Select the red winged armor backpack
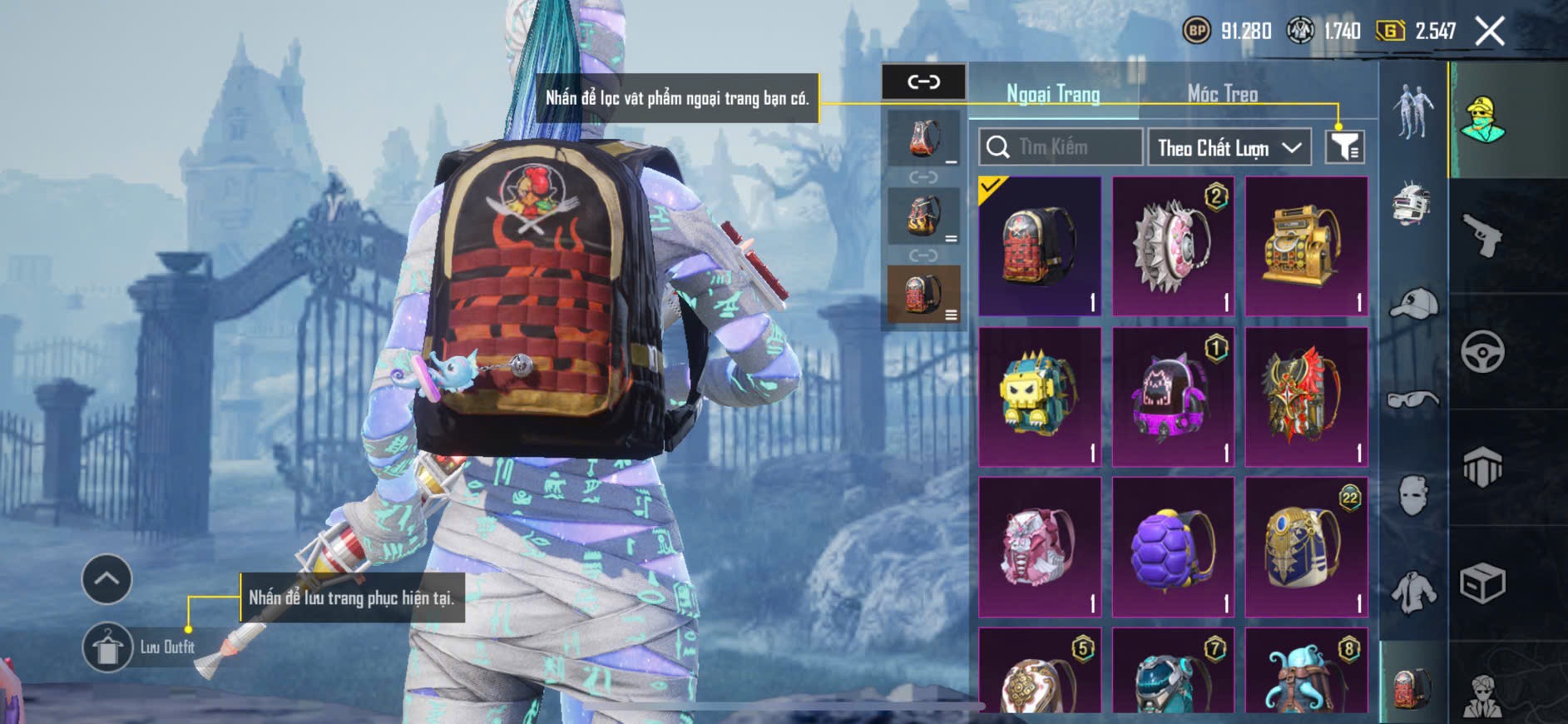The width and height of the screenshot is (1568, 724). pyautogui.click(x=1306, y=396)
